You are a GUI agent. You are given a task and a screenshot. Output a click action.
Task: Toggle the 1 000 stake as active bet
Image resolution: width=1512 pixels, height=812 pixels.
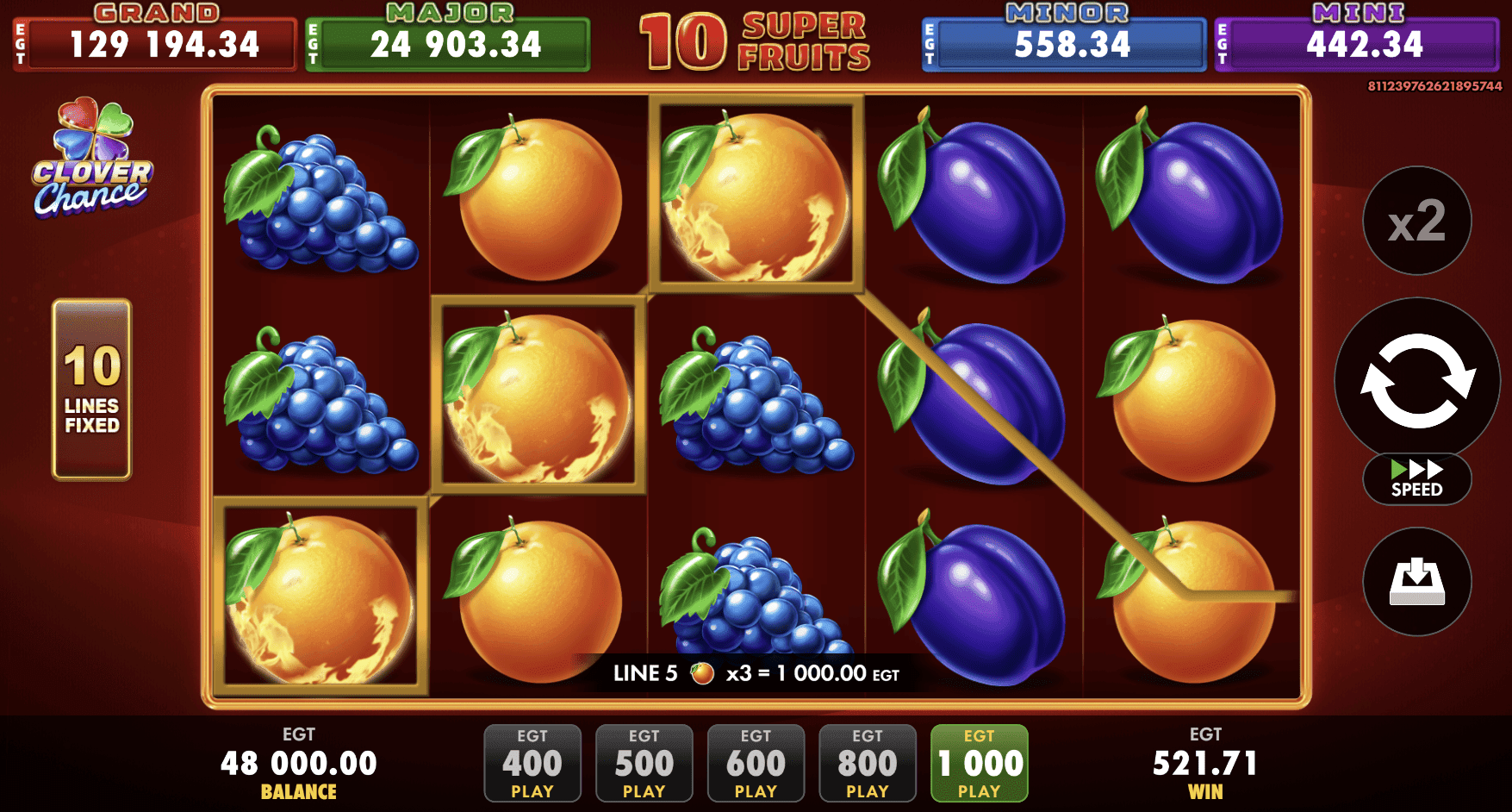coord(979,763)
